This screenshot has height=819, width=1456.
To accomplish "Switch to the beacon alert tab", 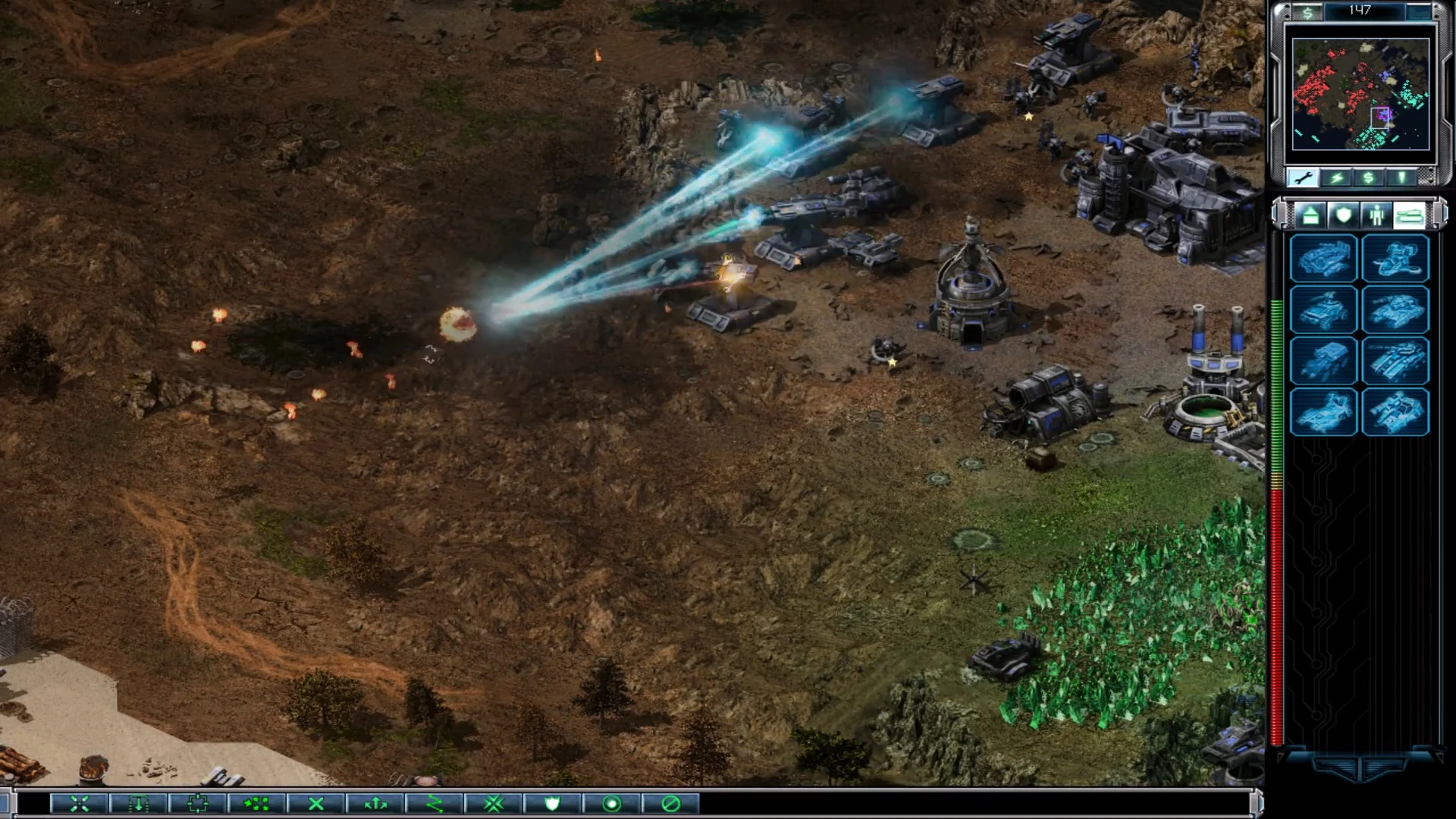I will [1401, 177].
